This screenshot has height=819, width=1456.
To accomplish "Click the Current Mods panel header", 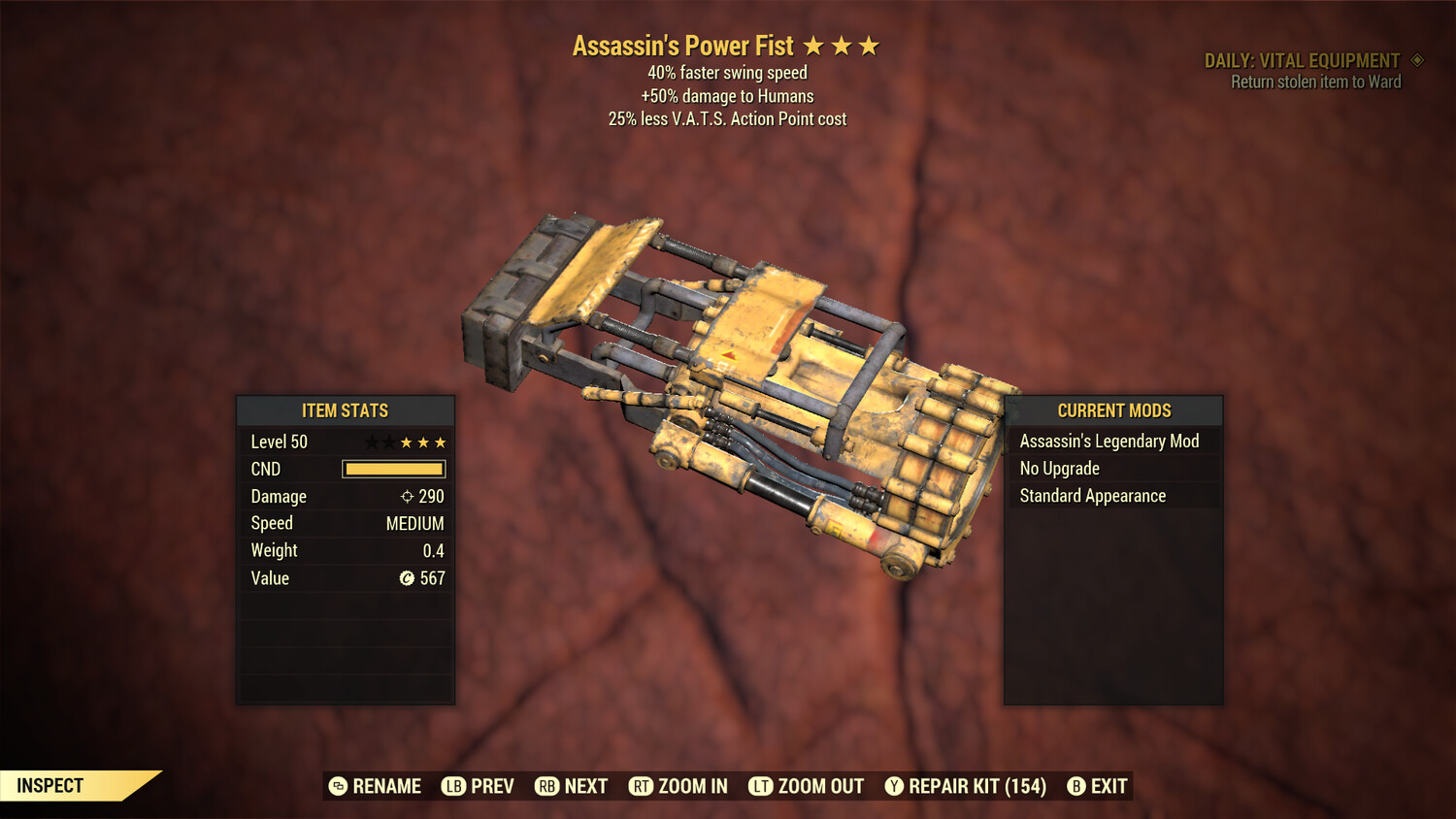I will pyautogui.click(x=1113, y=410).
